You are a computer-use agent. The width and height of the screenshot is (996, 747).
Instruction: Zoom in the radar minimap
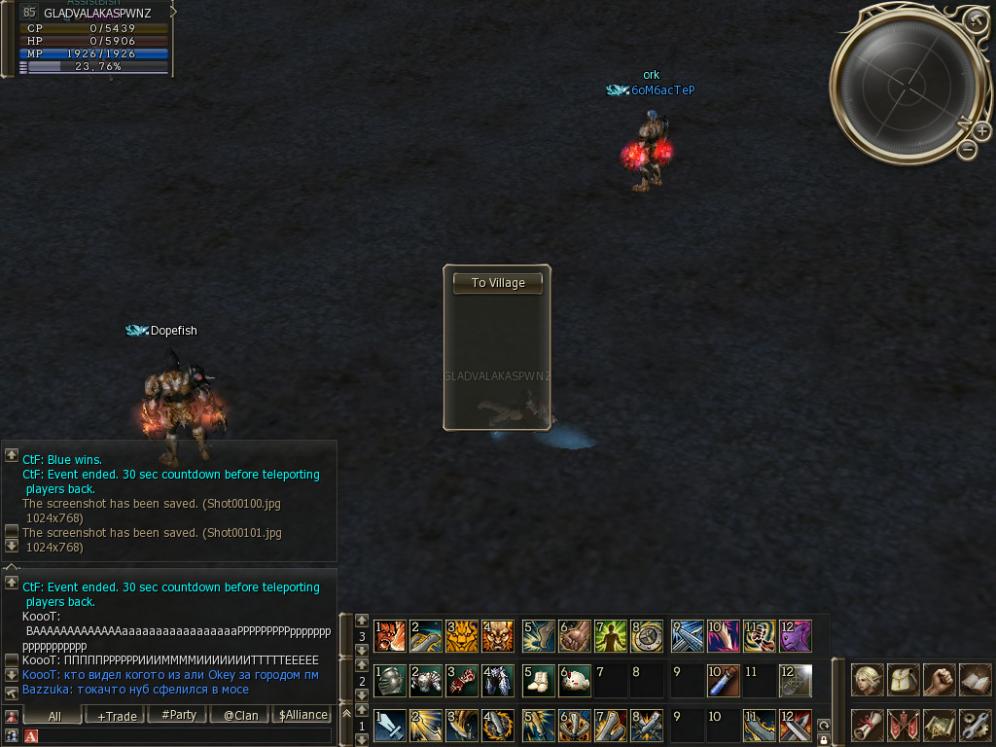983,131
